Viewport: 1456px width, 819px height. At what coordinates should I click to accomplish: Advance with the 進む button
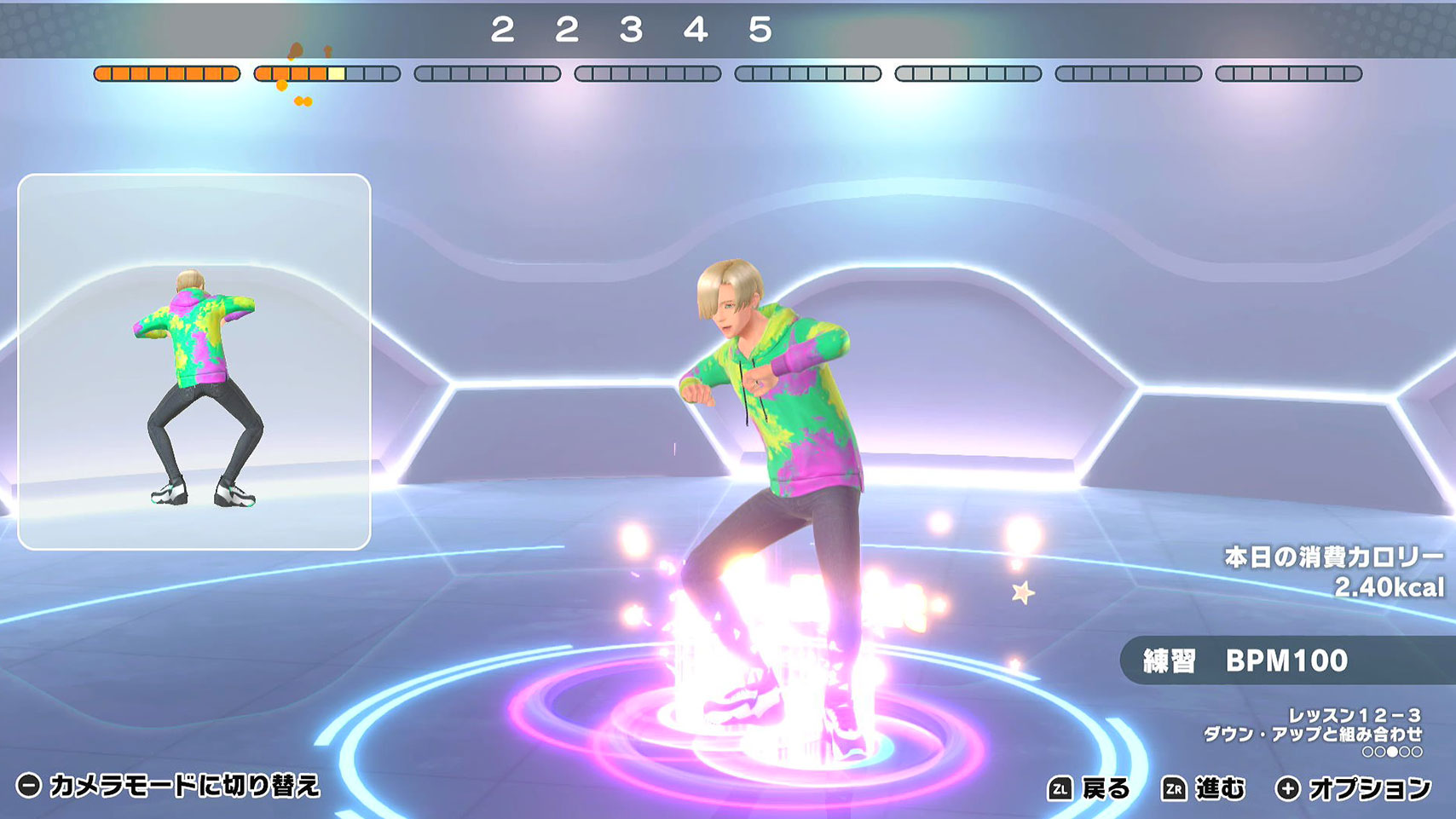click(x=1203, y=788)
